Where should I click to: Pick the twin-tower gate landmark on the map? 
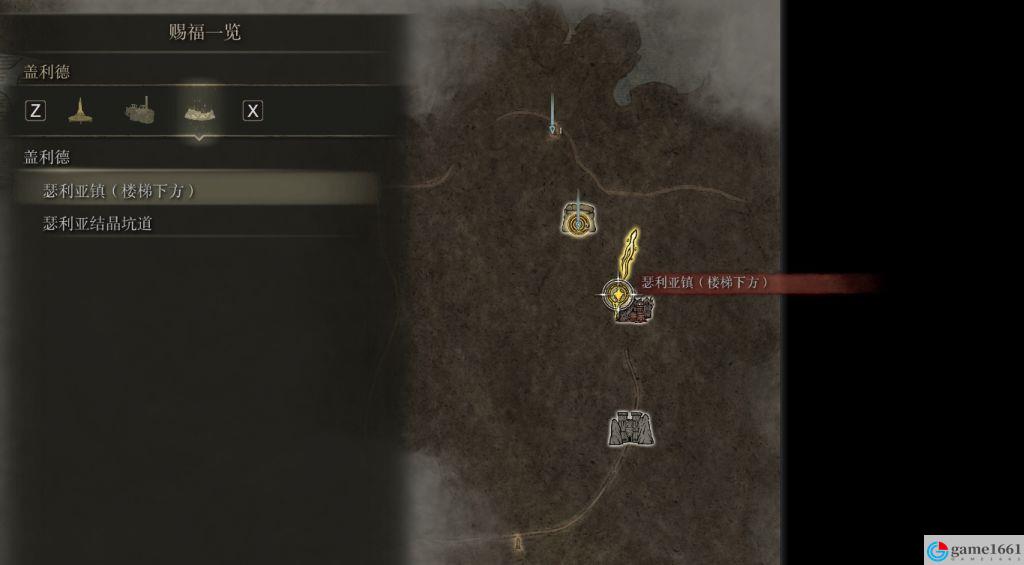point(631,428)
